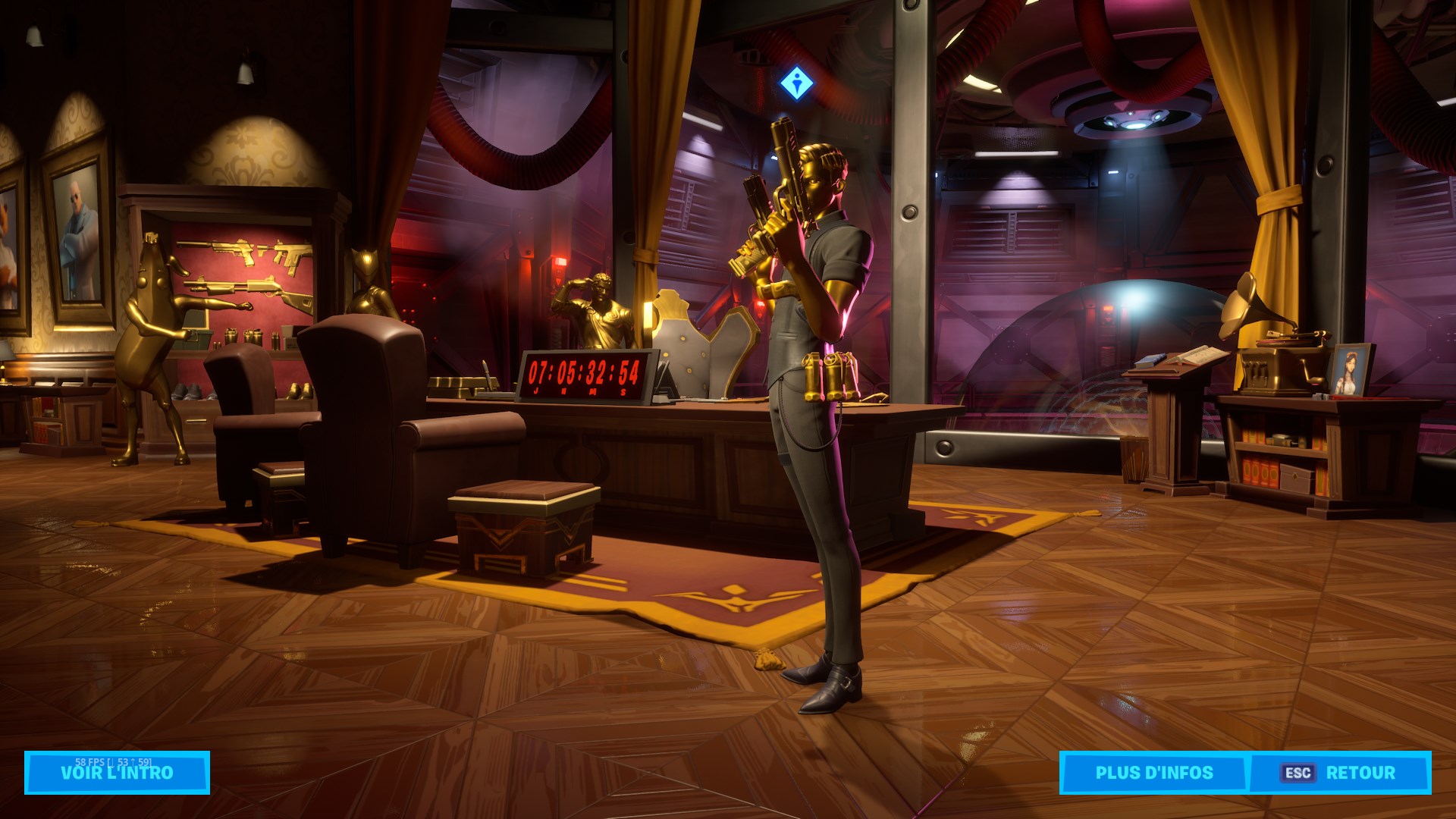Open PLUS D'INFOS details
This screenshot has width=1456, height=819.
click(1153, 773)
